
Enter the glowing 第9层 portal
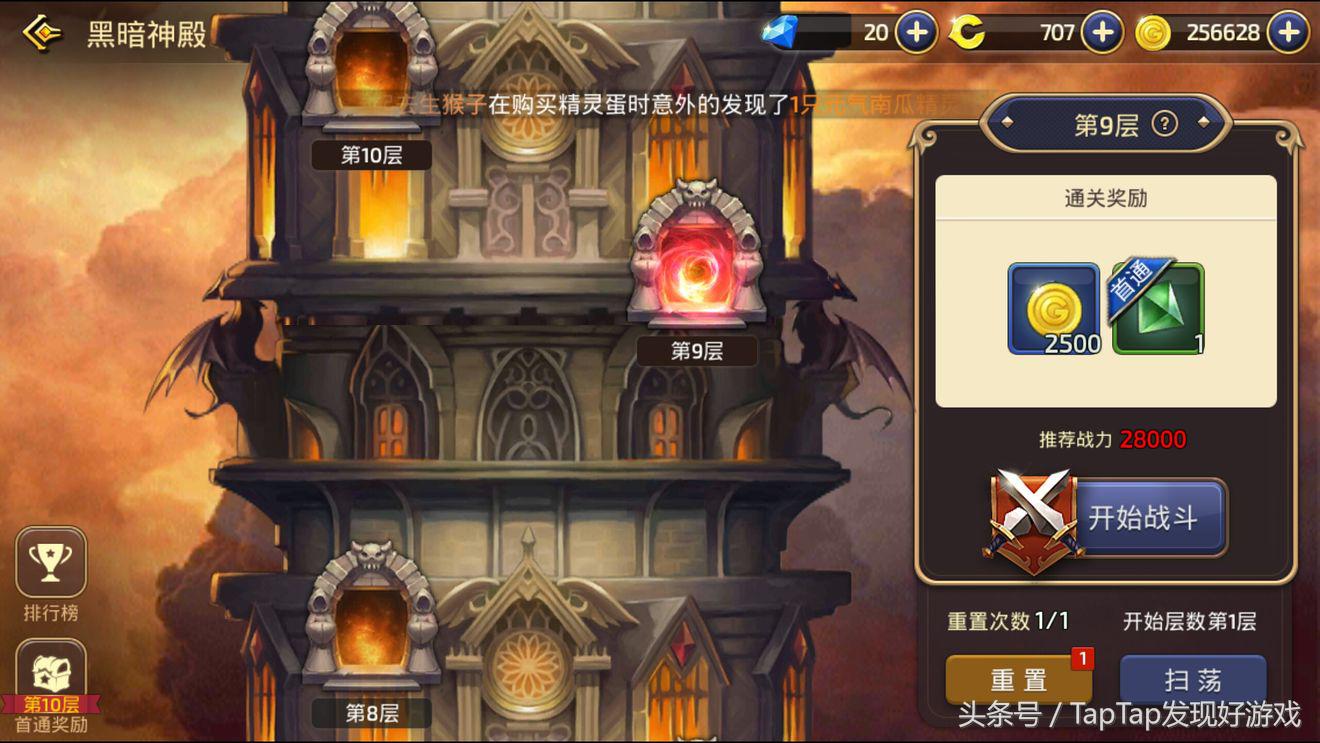(695, 270)
